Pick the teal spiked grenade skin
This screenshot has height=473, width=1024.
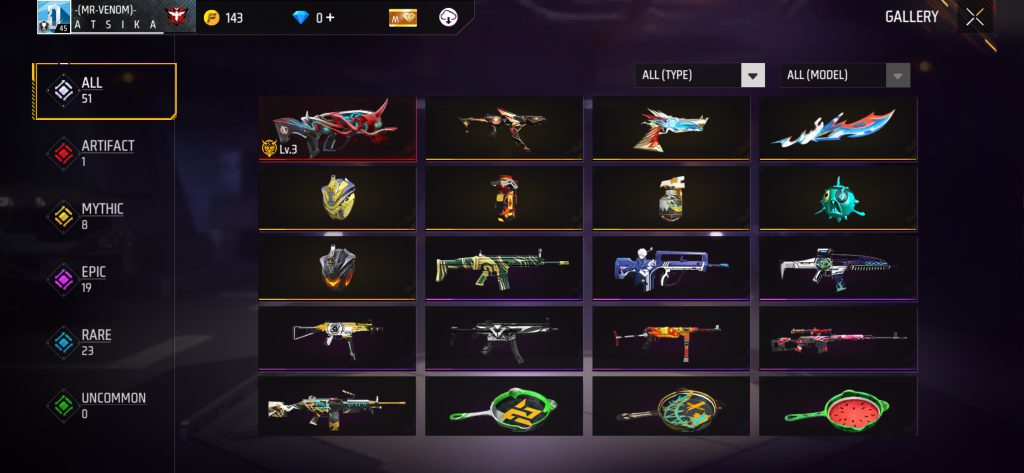pyautogui.click(x=838, y=198)
